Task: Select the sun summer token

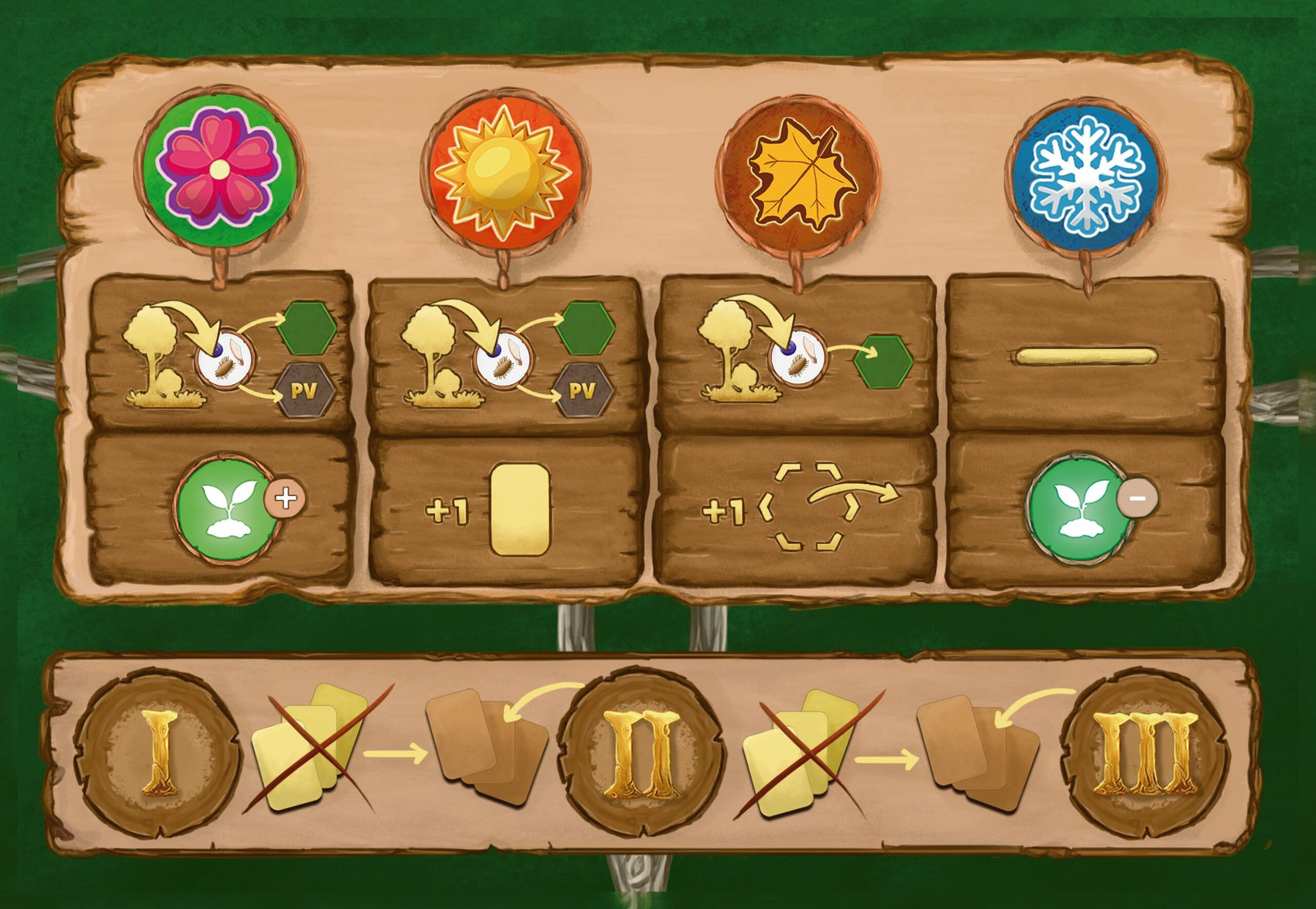Action: [505, 171]
